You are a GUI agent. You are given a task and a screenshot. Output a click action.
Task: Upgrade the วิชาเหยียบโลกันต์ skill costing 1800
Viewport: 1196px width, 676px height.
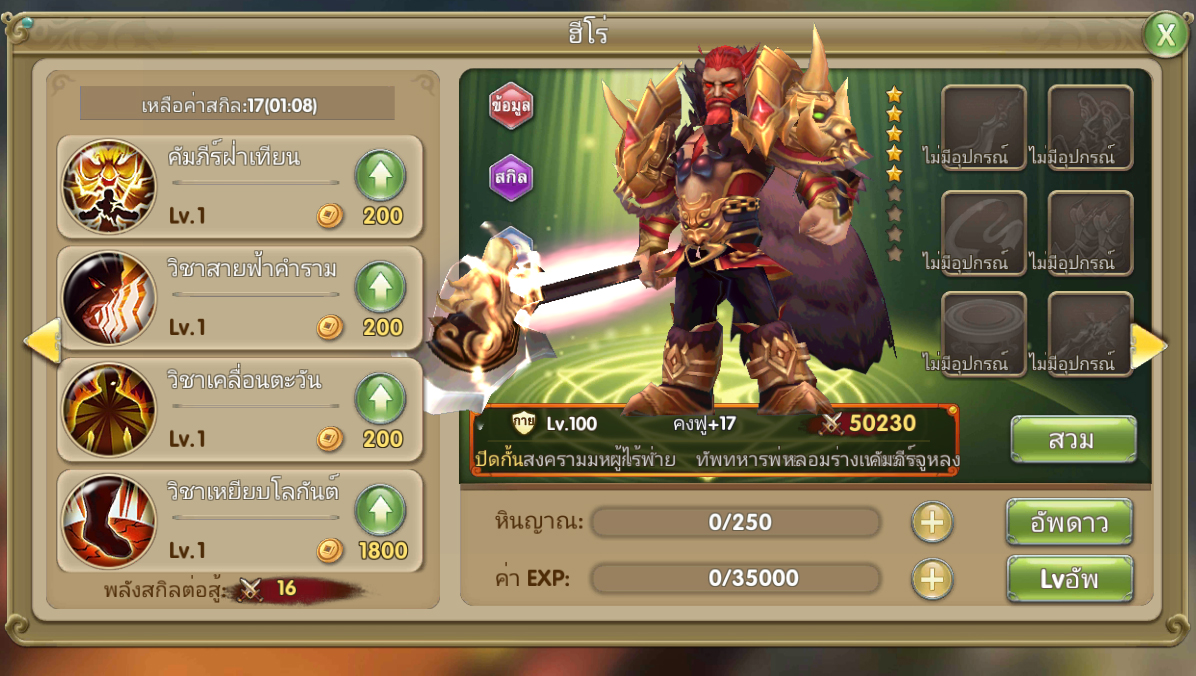(x=381, y=510)
